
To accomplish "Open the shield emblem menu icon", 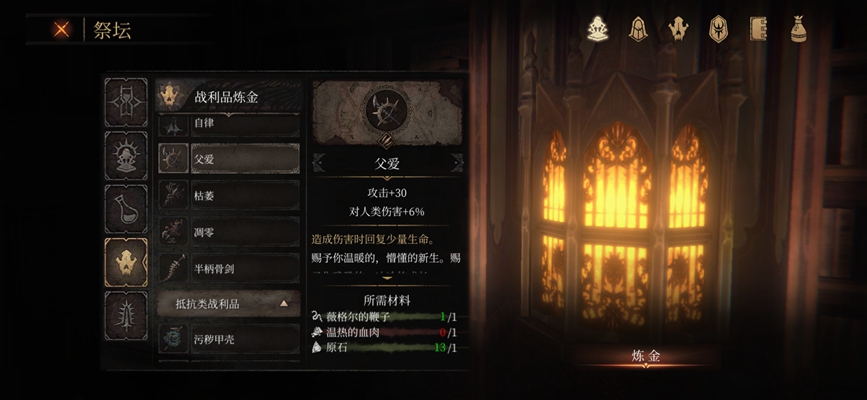I will (718, 29).
